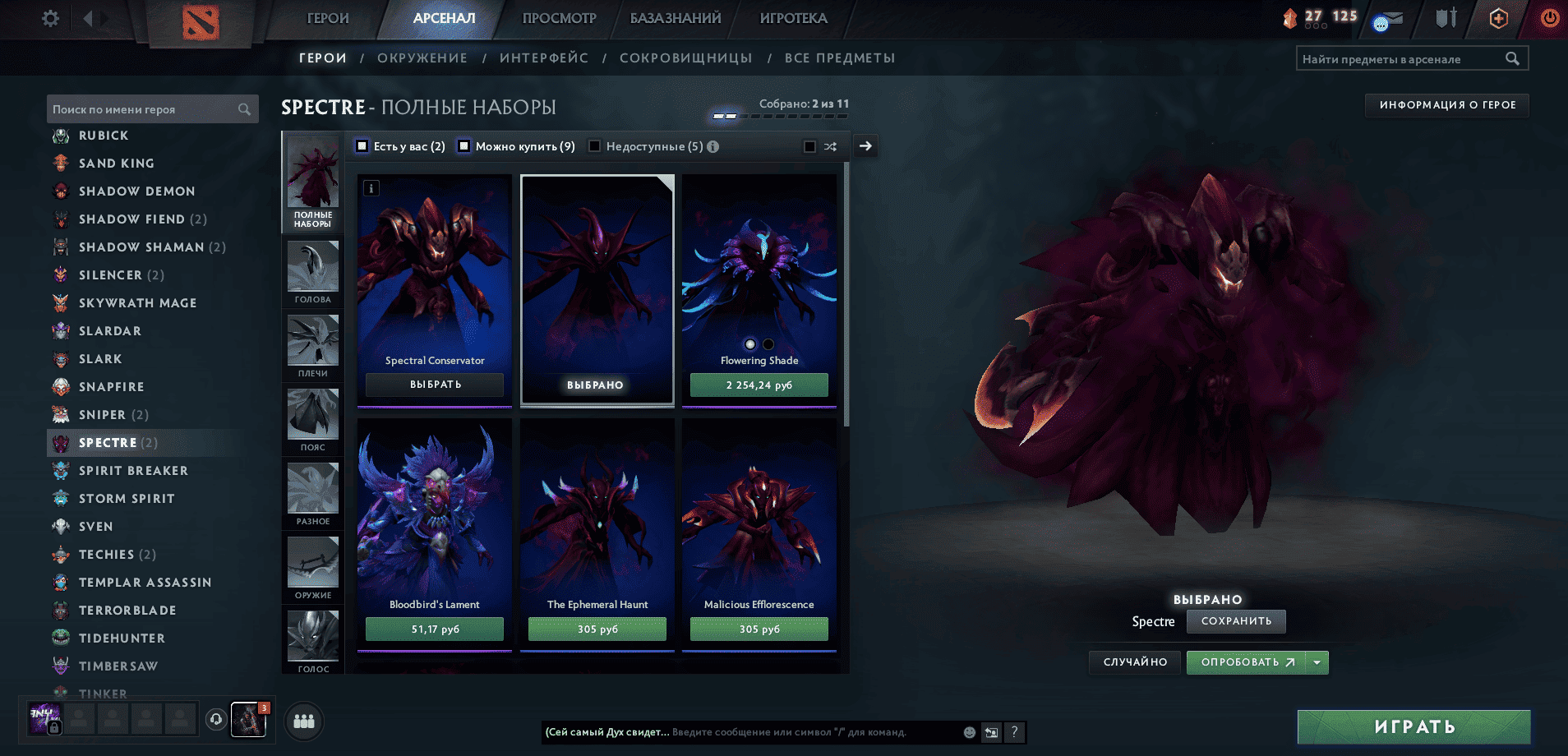Viewport: 1568px width, 756px height.
Task: Click the mail notifications icon
Action: (1389, 18)
